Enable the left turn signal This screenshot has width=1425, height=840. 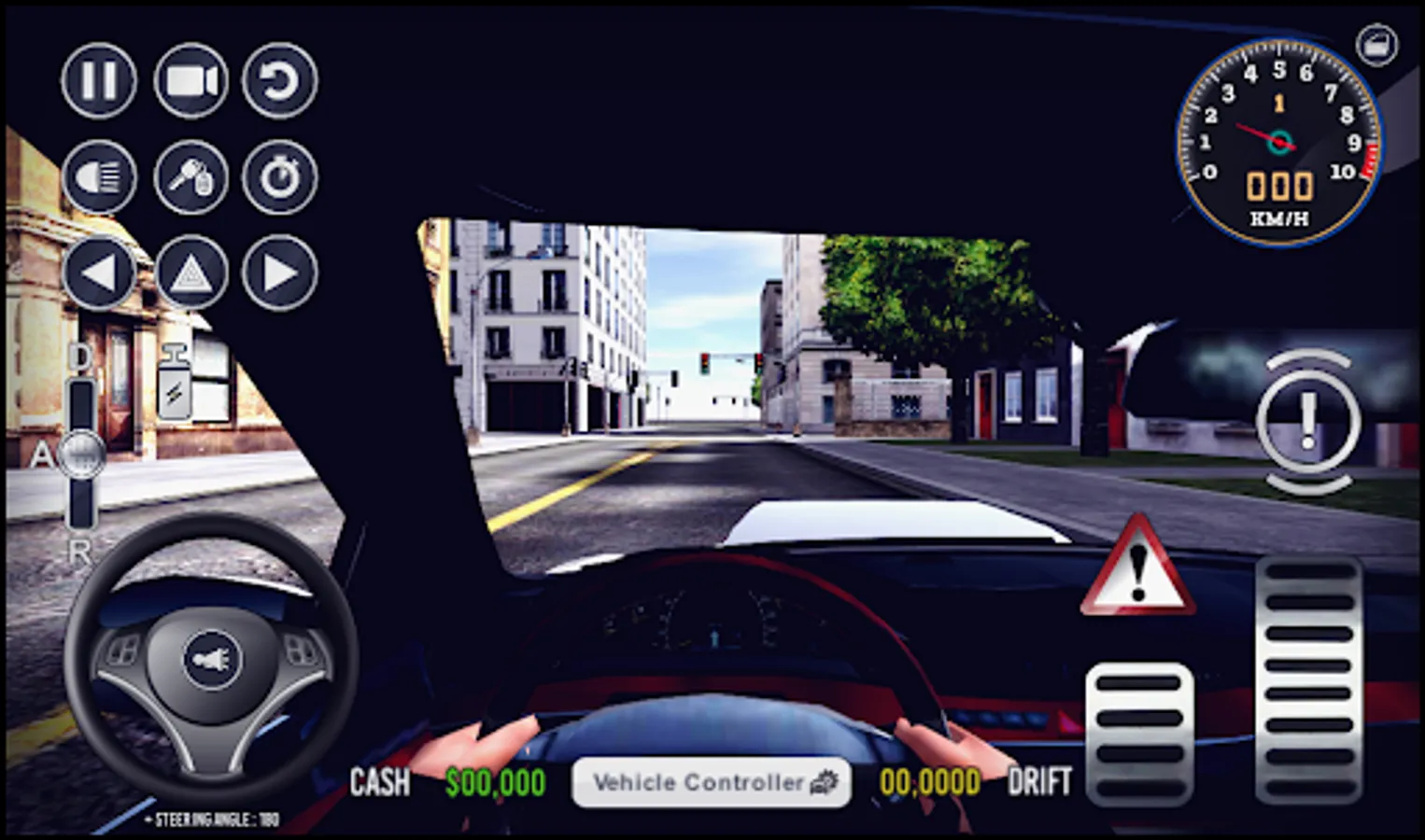(x=98, y=273)
